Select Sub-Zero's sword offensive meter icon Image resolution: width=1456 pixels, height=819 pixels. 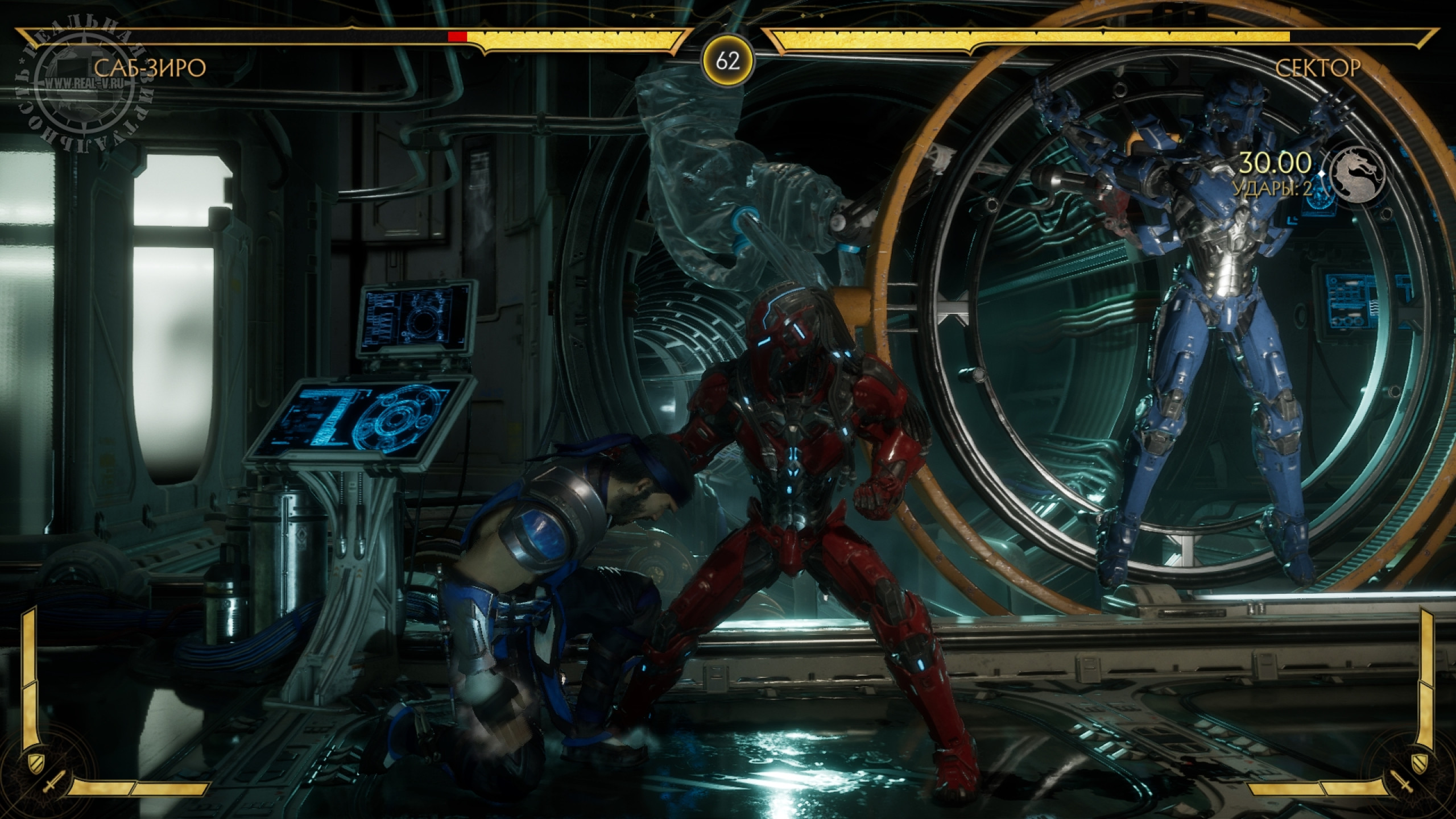click(52, 787)
